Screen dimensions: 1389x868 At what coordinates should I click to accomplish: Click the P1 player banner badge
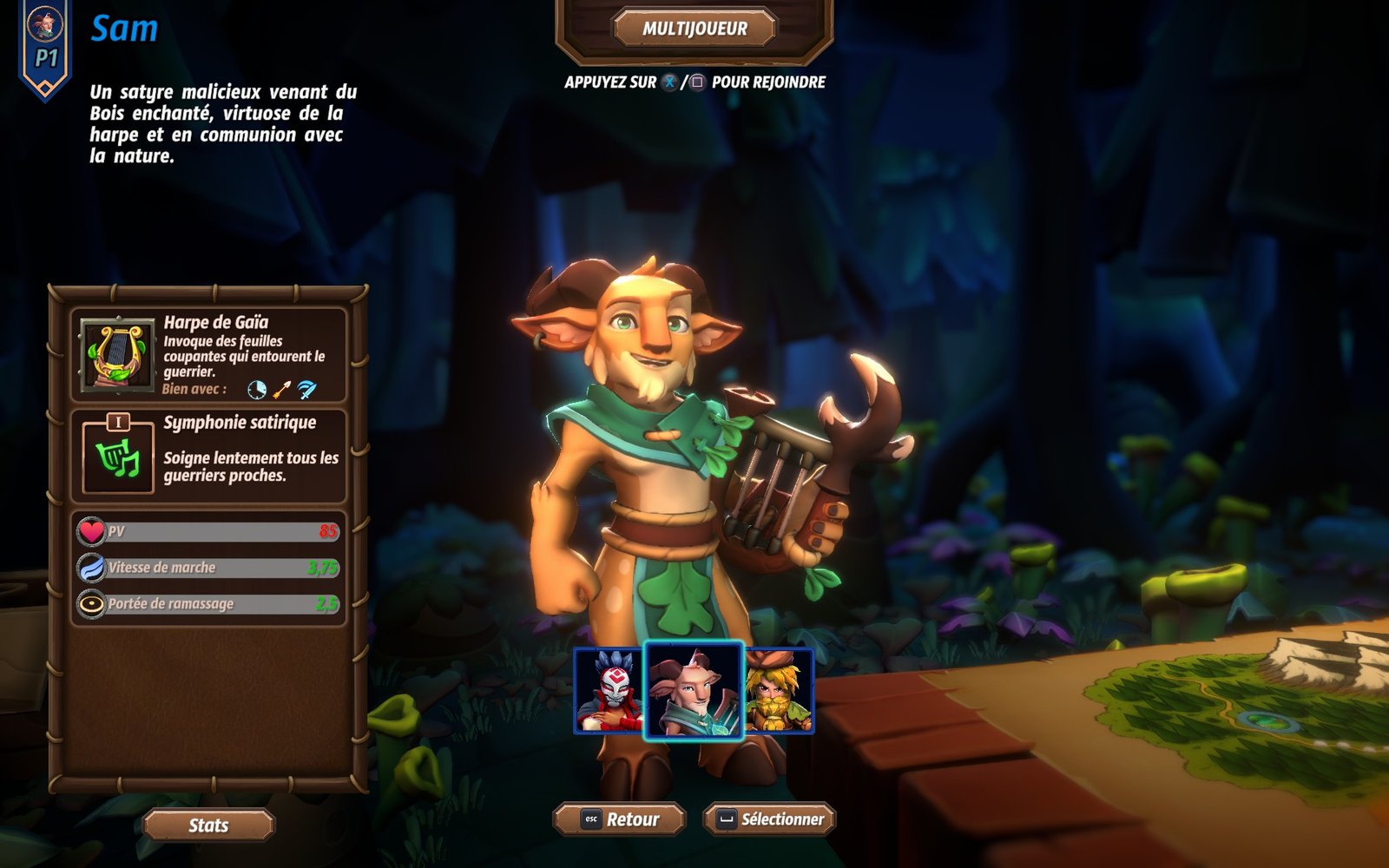point(45,48)
